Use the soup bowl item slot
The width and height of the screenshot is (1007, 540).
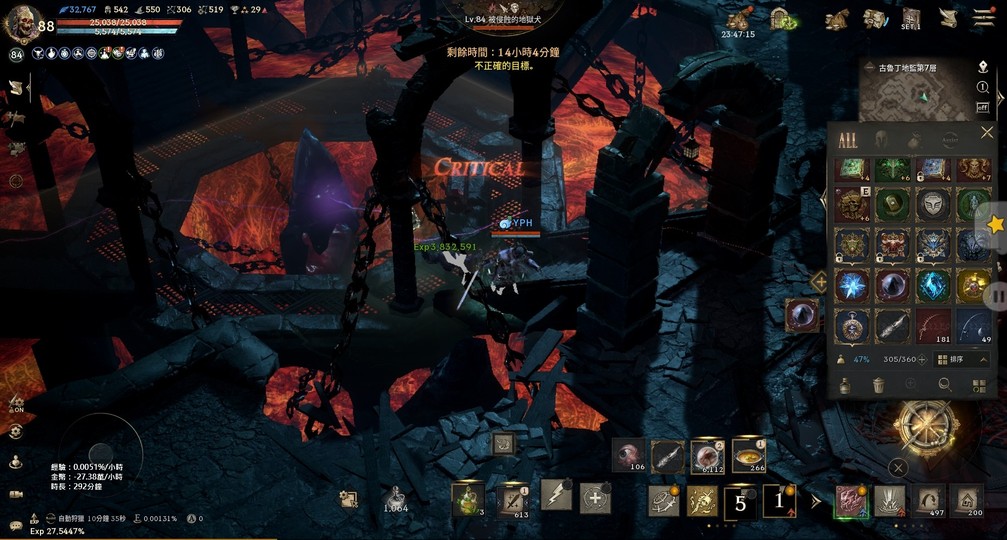[x=748, y=455]
